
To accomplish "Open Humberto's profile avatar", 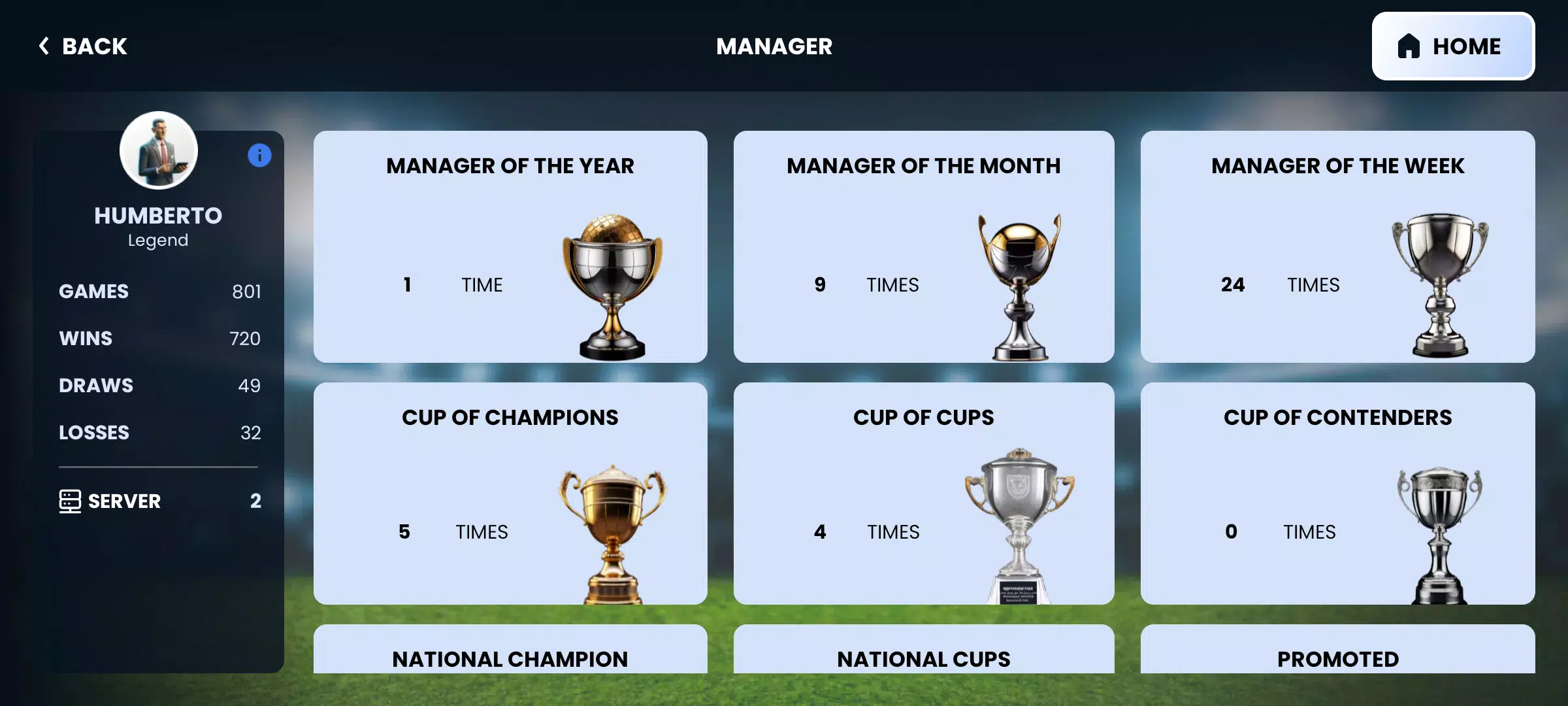I will pyautogui.click(x=158, y=150).
